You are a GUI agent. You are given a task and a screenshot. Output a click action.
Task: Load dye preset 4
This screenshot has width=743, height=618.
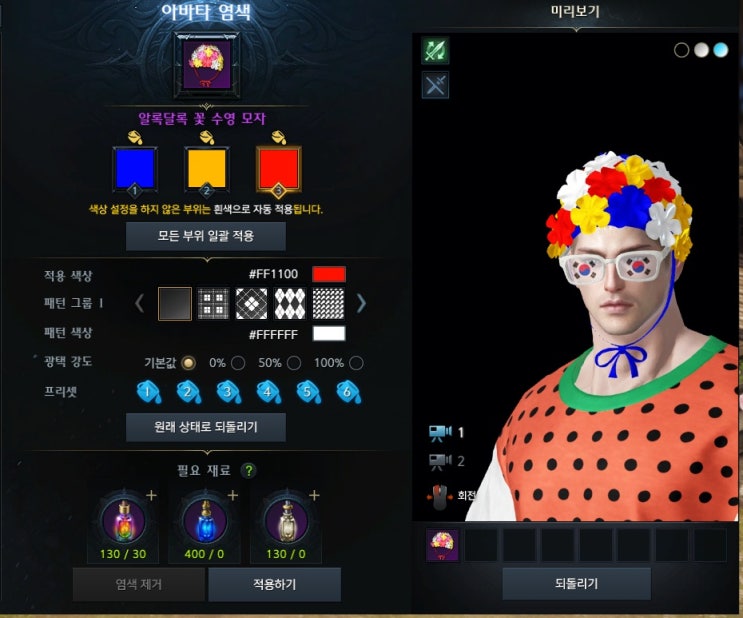coord(267,392)
